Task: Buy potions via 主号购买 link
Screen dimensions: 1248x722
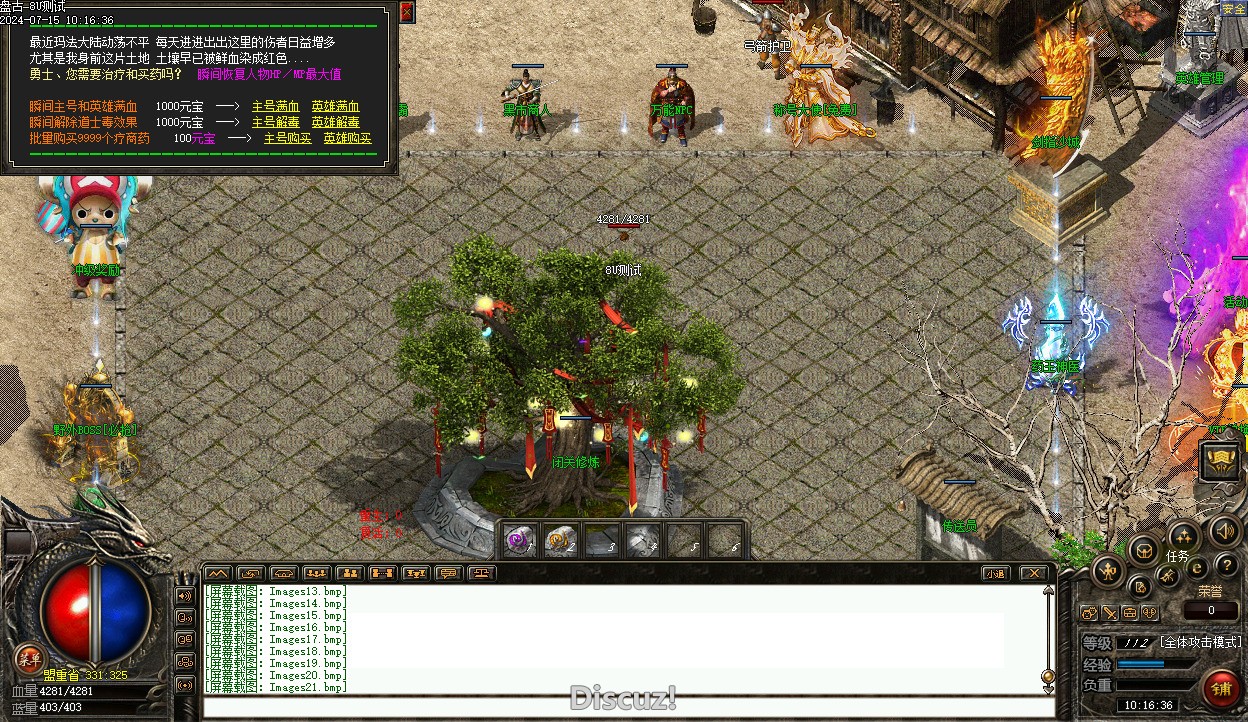Action: [287, 139]
